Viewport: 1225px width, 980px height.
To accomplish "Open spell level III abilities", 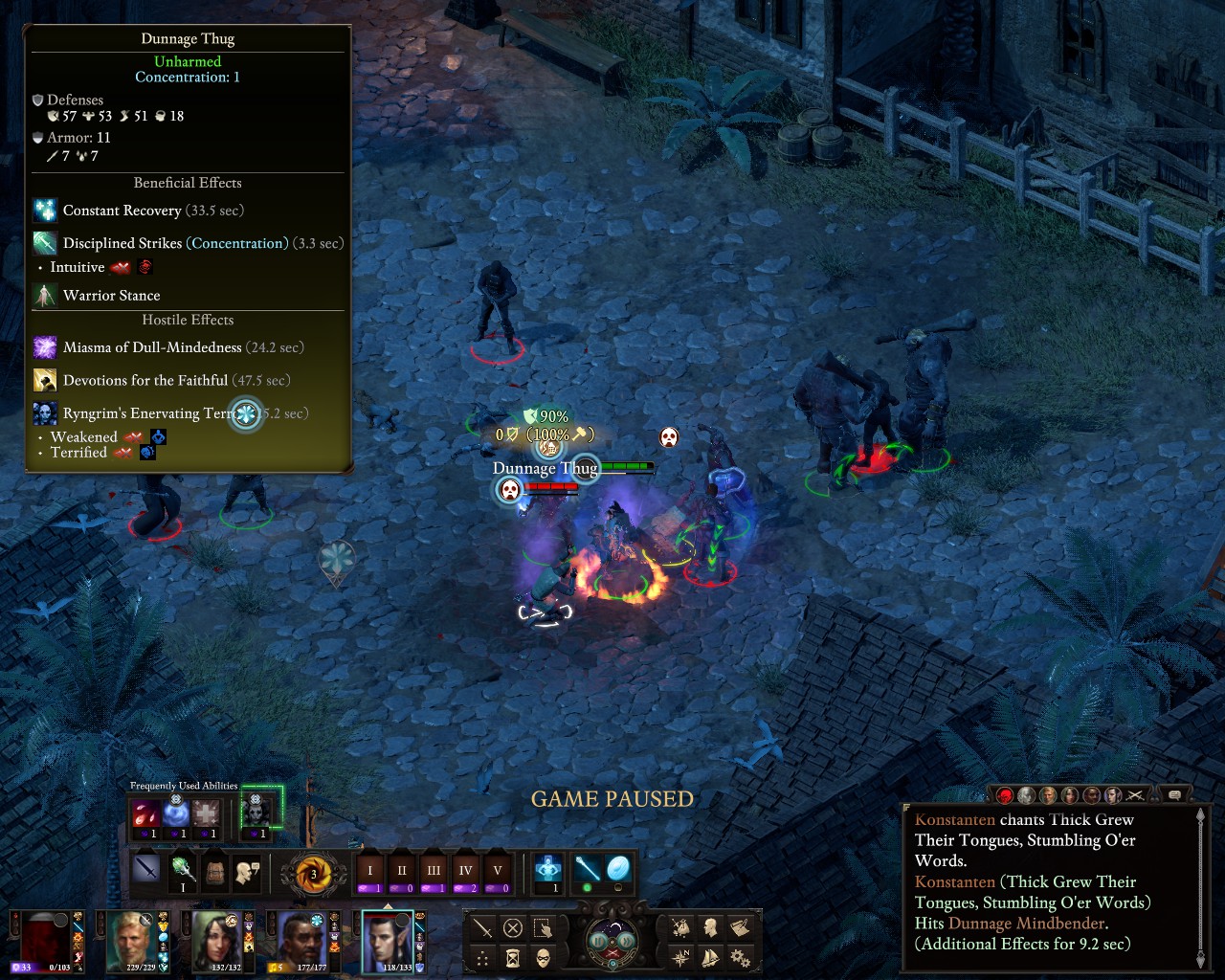I will pyautogui.click(x=434, y=871).
